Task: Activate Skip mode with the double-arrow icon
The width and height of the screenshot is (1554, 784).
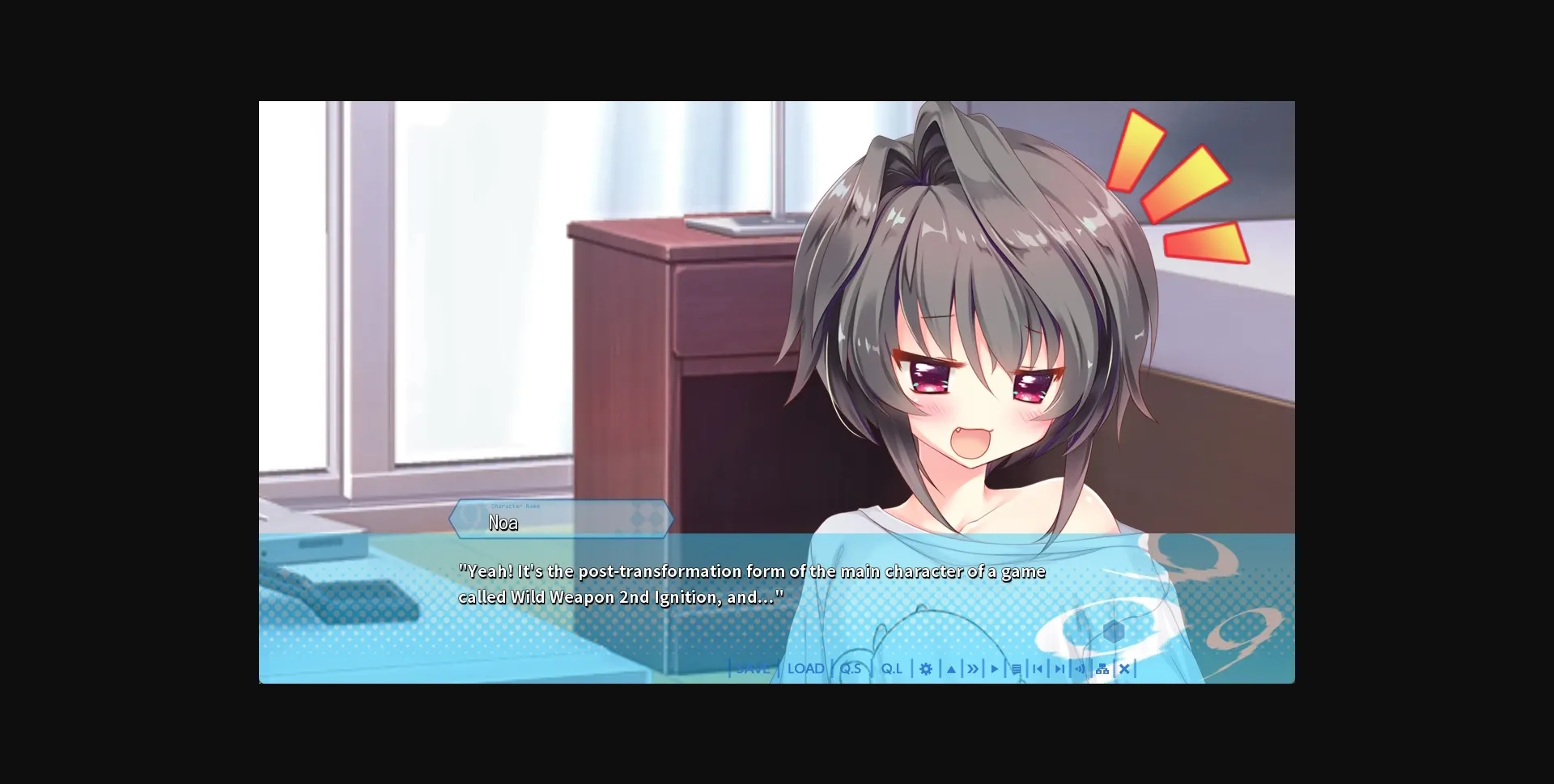Action: (x=973, y=669)
